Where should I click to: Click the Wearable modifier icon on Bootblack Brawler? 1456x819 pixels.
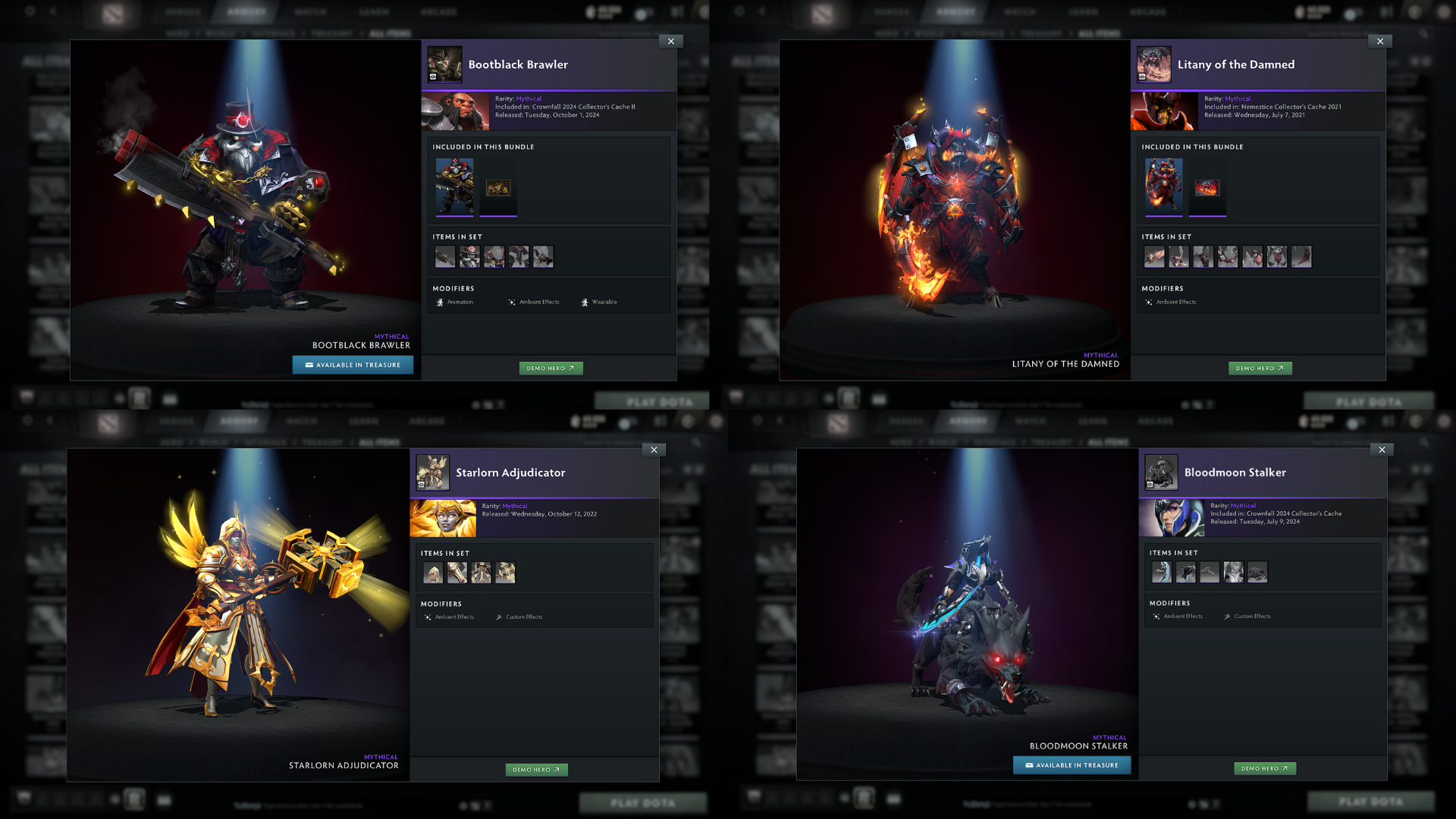583,301
